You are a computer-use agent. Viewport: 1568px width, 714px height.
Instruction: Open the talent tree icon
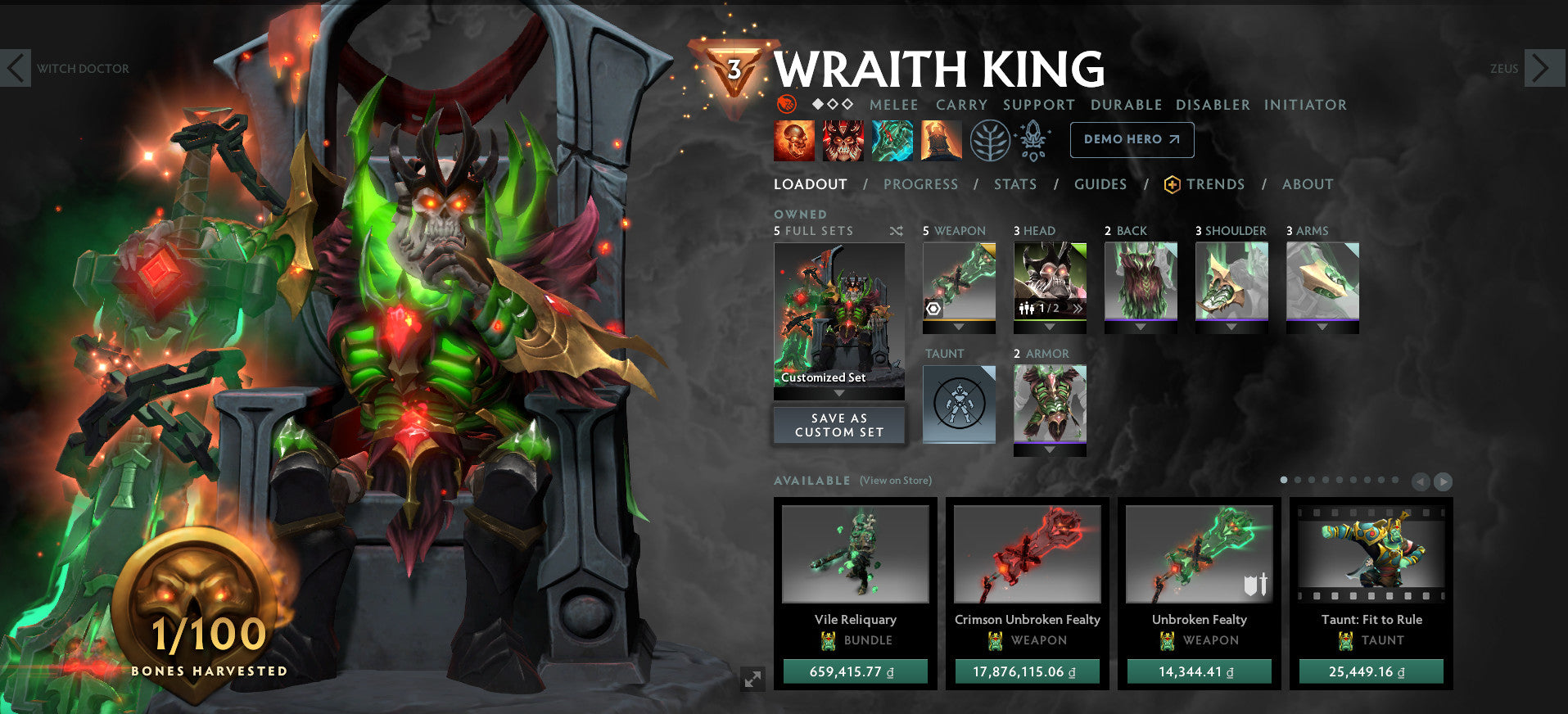(989, 140)
